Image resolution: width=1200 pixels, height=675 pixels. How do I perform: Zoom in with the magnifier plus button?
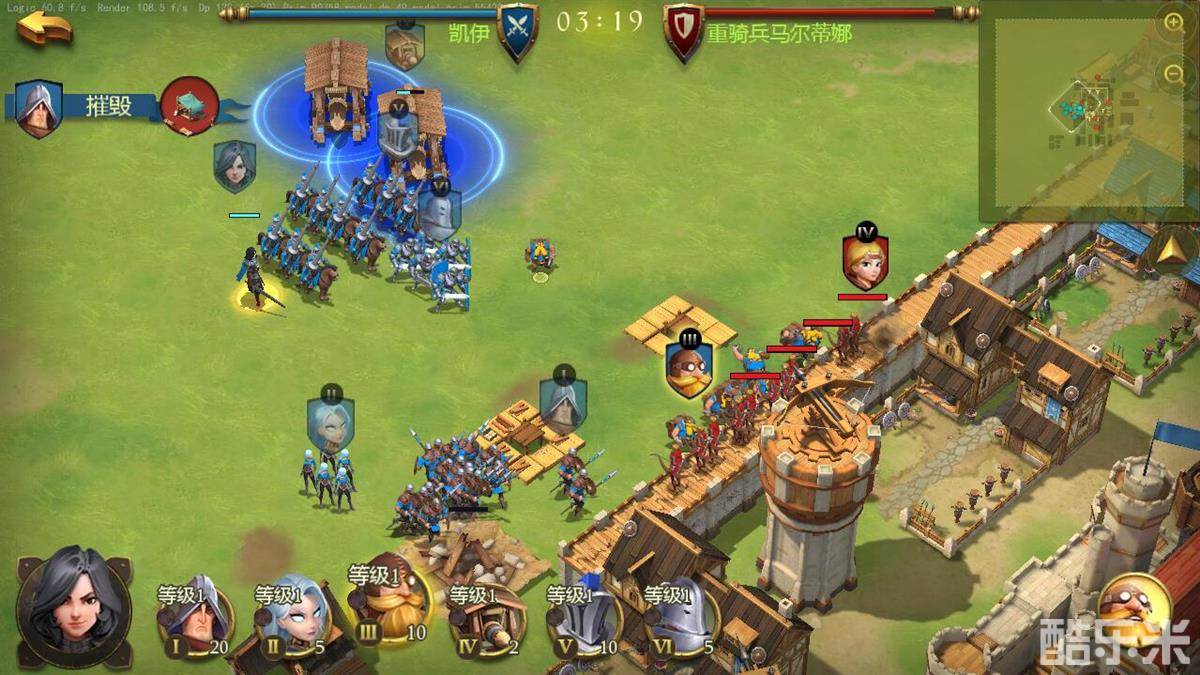click(x=1174, y=24)
